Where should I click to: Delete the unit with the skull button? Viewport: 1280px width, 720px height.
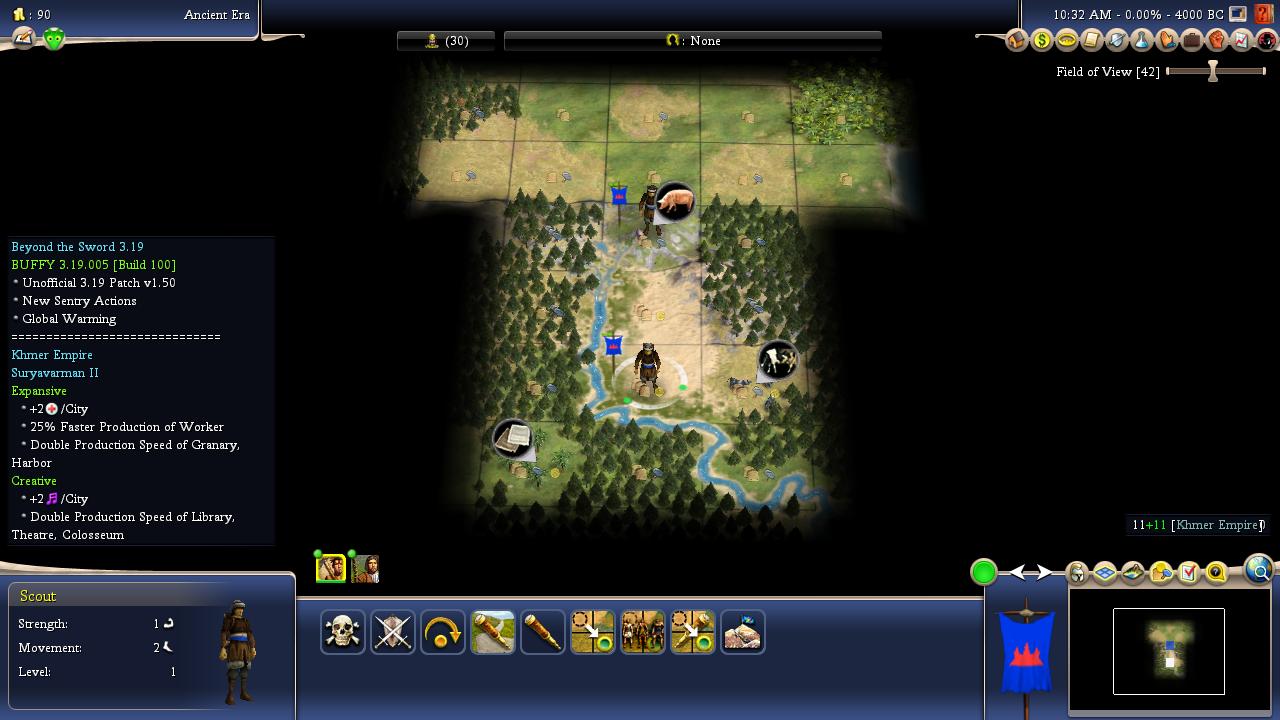[x=343, y=632]
